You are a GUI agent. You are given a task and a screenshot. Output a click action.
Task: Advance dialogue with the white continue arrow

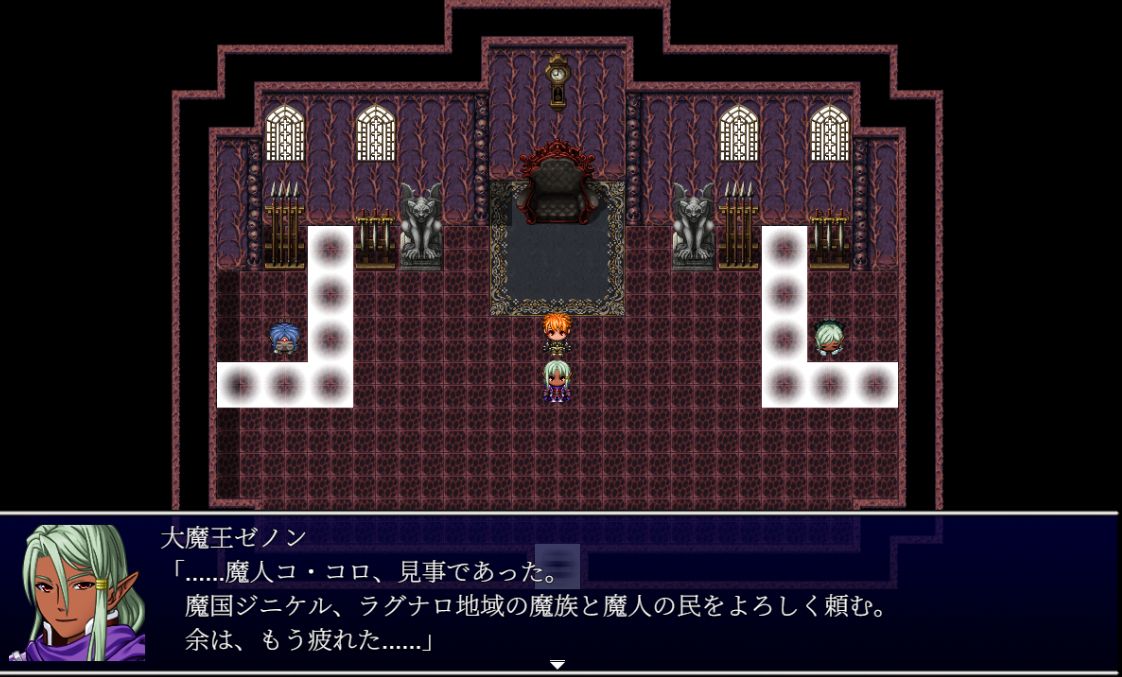558,664
